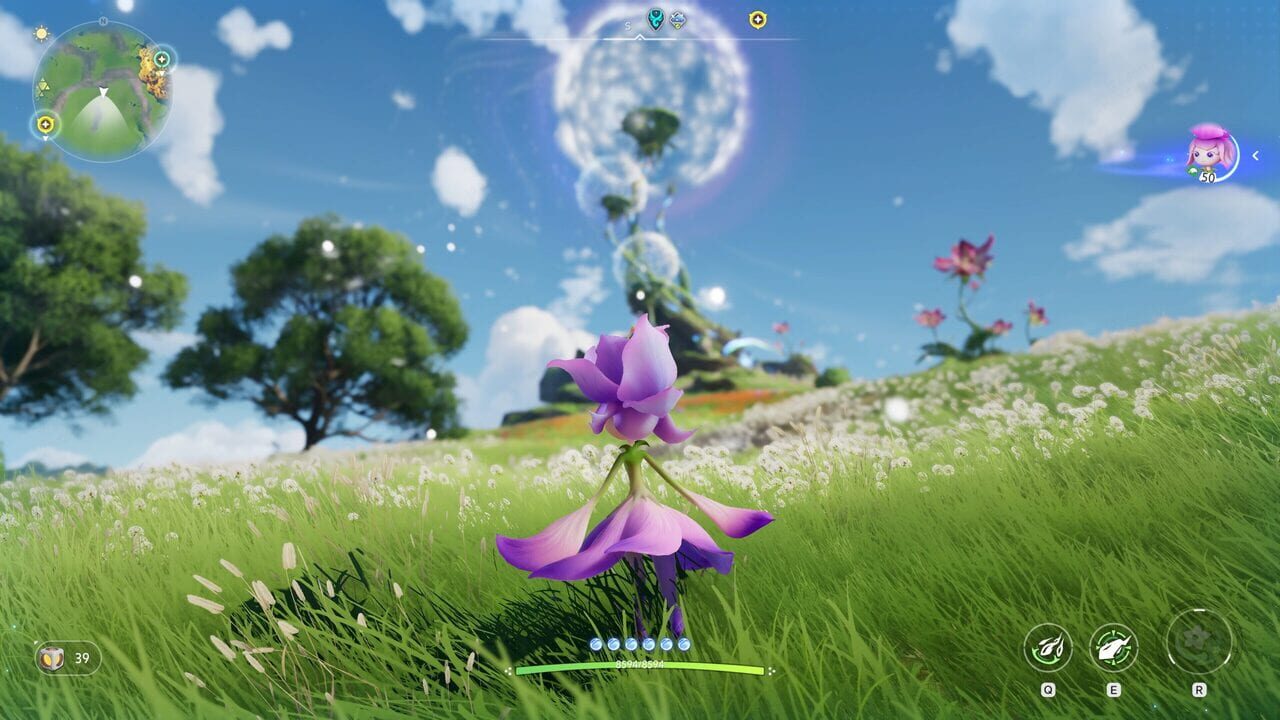Click the level 50 badge under the portrait
The image size is (1280, 720).
click(1208, 177)
